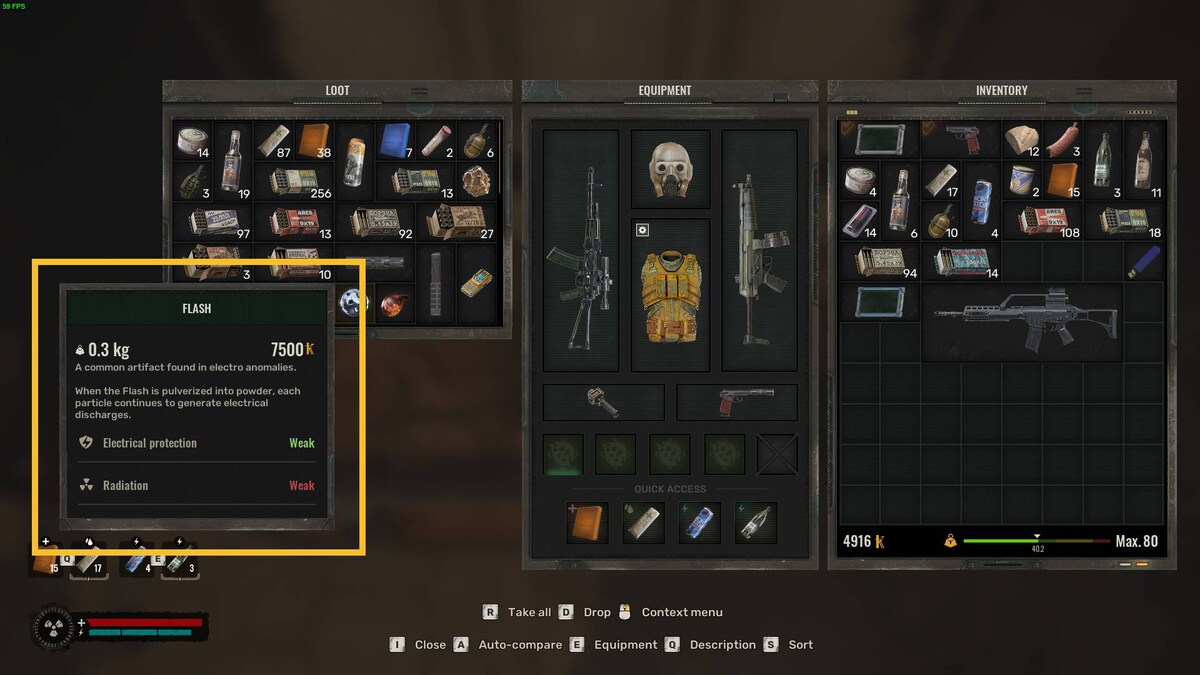Pick the large rifle in inventory
The height and width of the screenshot is (675, 1200).
coord(1030,320)
